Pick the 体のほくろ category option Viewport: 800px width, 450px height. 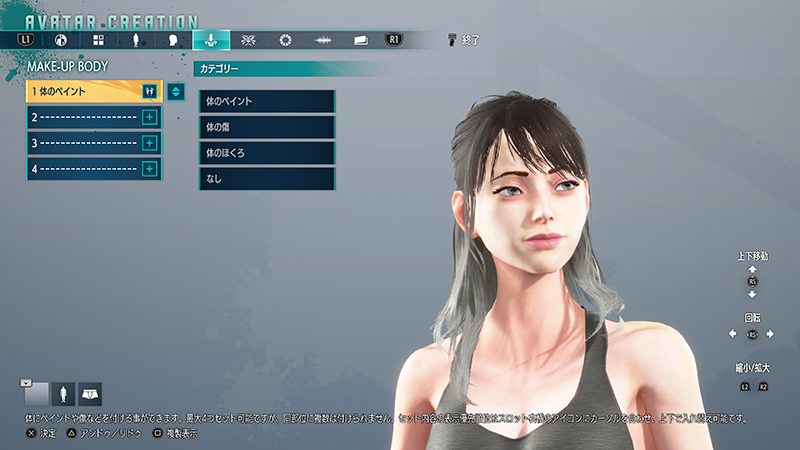[x=267, y=153]
